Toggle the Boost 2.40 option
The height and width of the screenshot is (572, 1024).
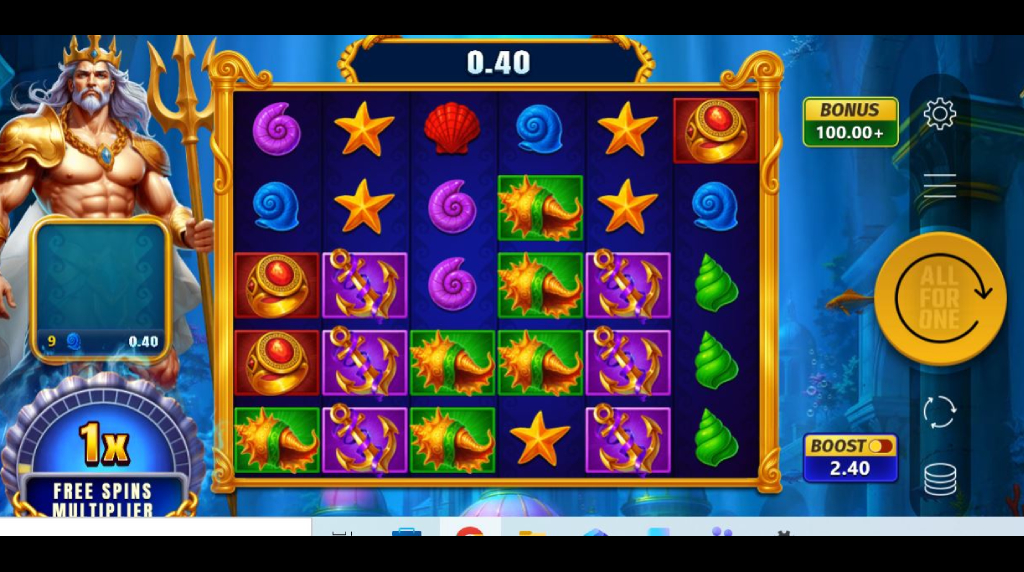click(850, 458)
